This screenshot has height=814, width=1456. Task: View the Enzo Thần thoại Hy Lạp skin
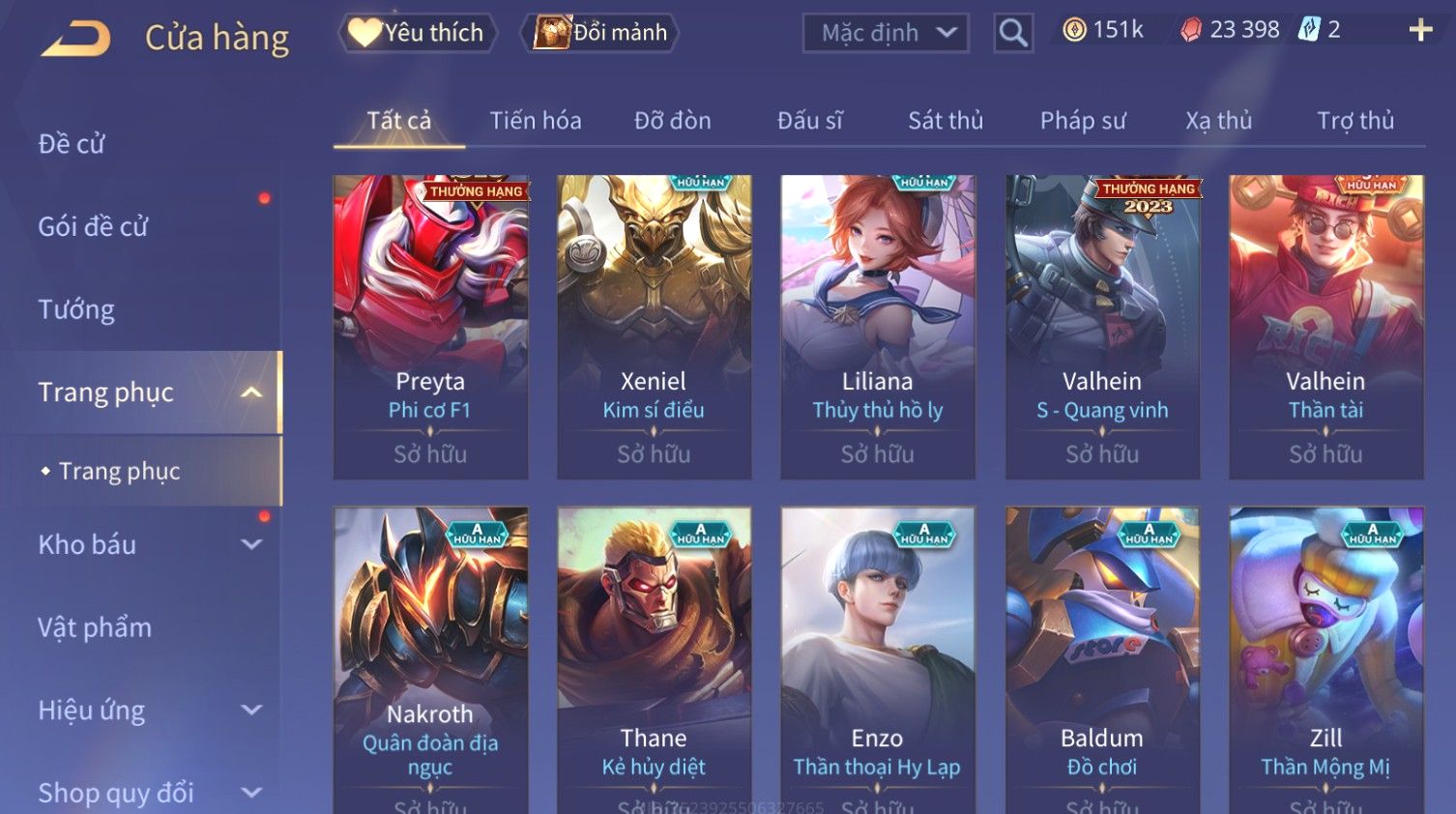[x=877, y=657]
